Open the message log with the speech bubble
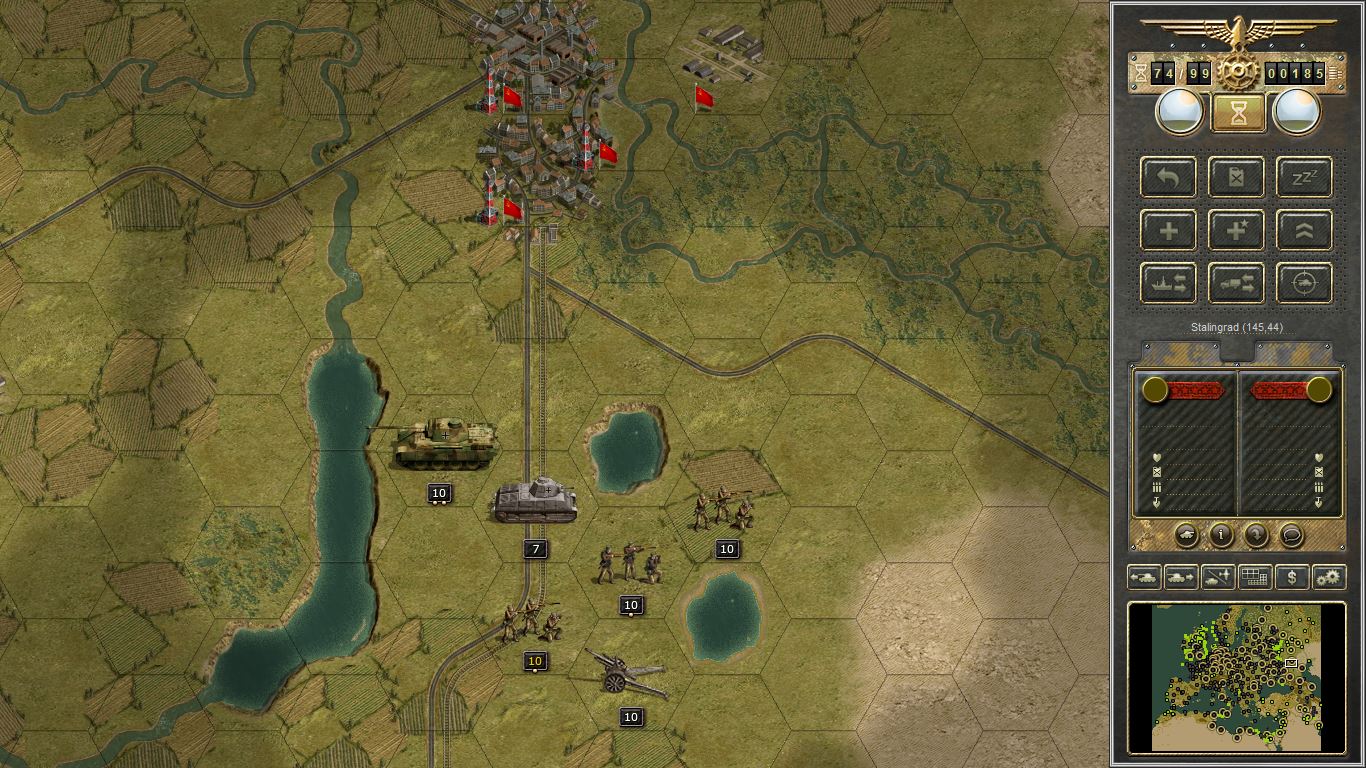 point(1292,535)
